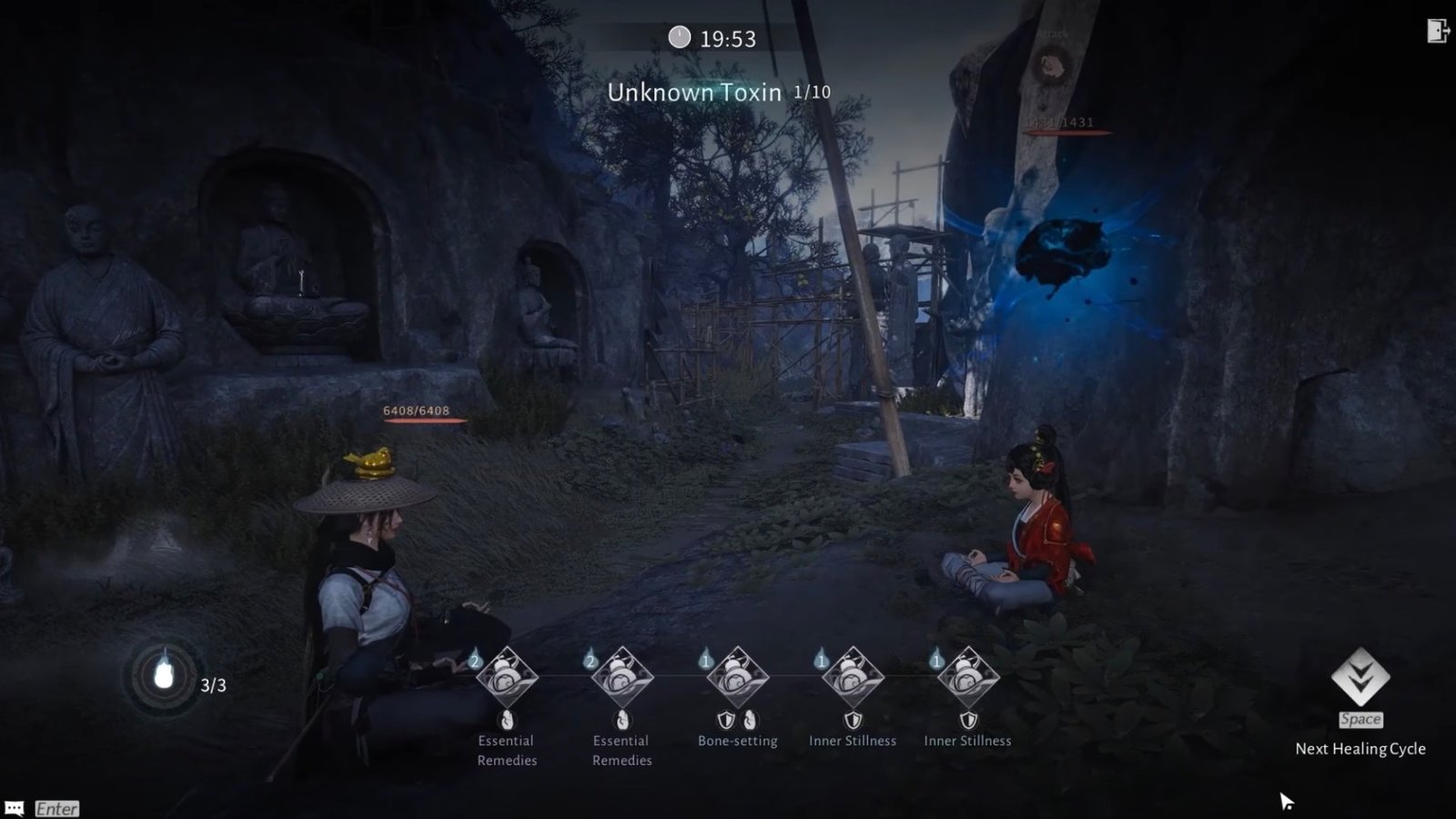
Task: Select the Bone-setting healing card
Action: (x=737, y=678)
